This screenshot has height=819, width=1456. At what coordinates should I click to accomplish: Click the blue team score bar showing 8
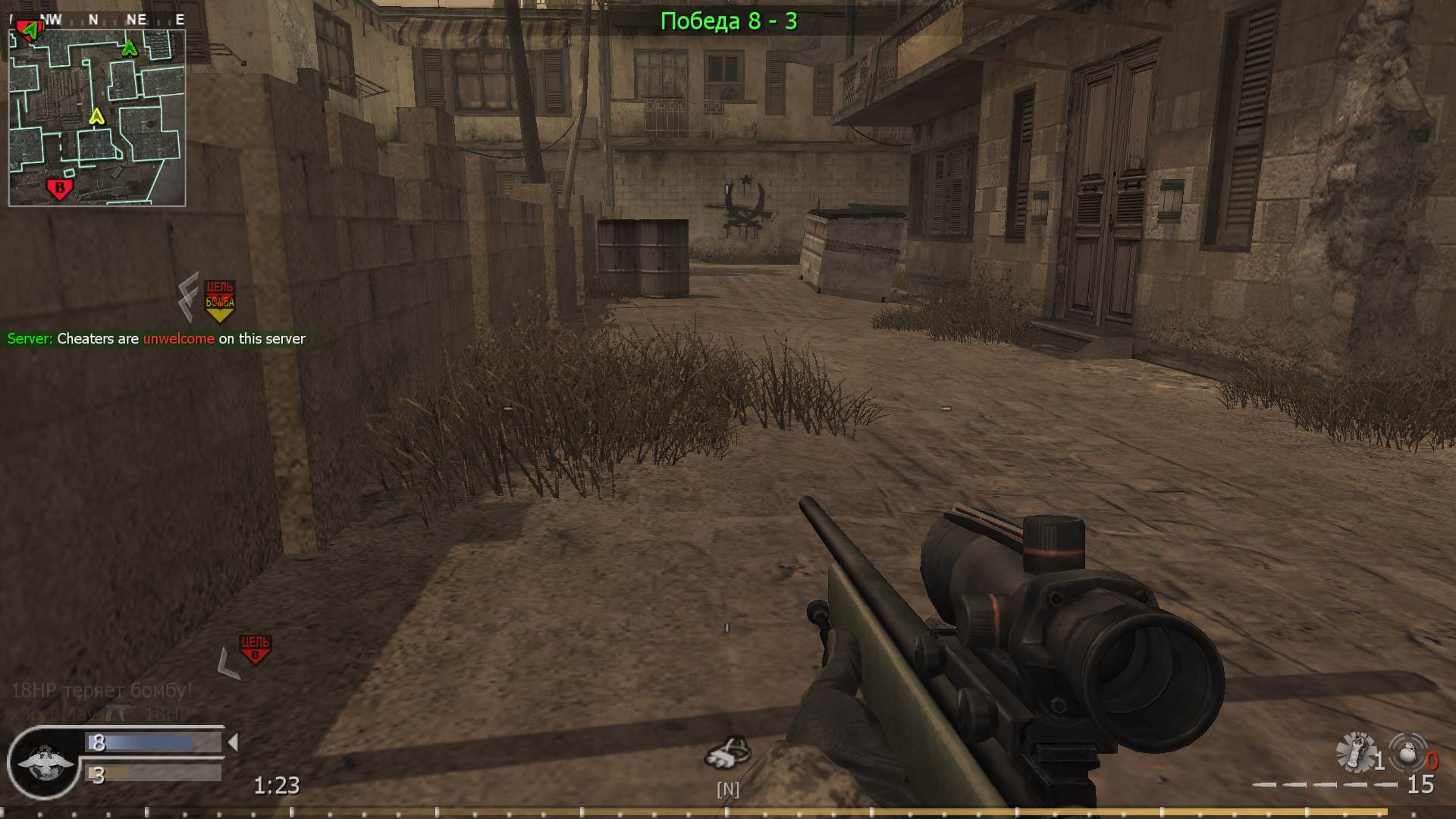click(x=152, y=742)
